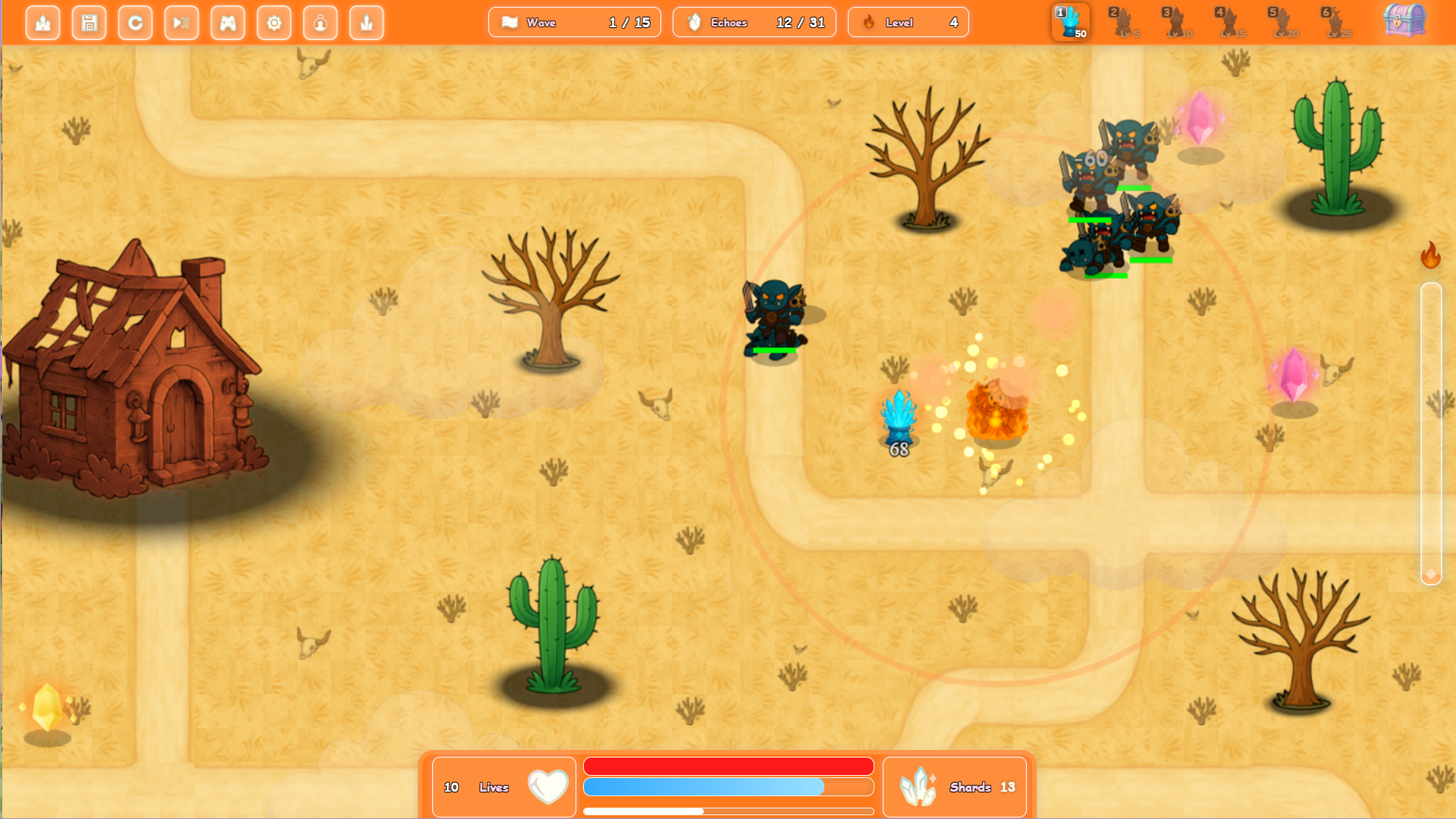Open the gamepad controls panel
Viewport: 1456px width, 819px height.
pos(227,22)
